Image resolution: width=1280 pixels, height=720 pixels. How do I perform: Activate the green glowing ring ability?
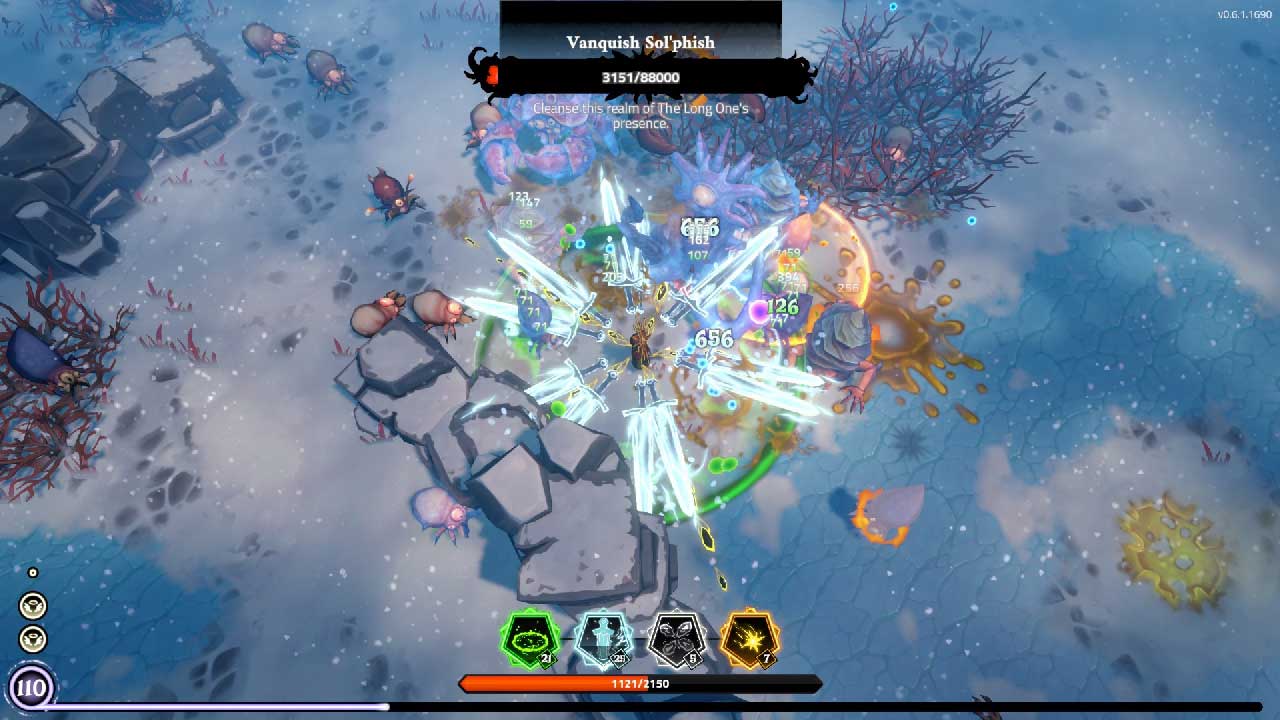click(x=529, y=639)
